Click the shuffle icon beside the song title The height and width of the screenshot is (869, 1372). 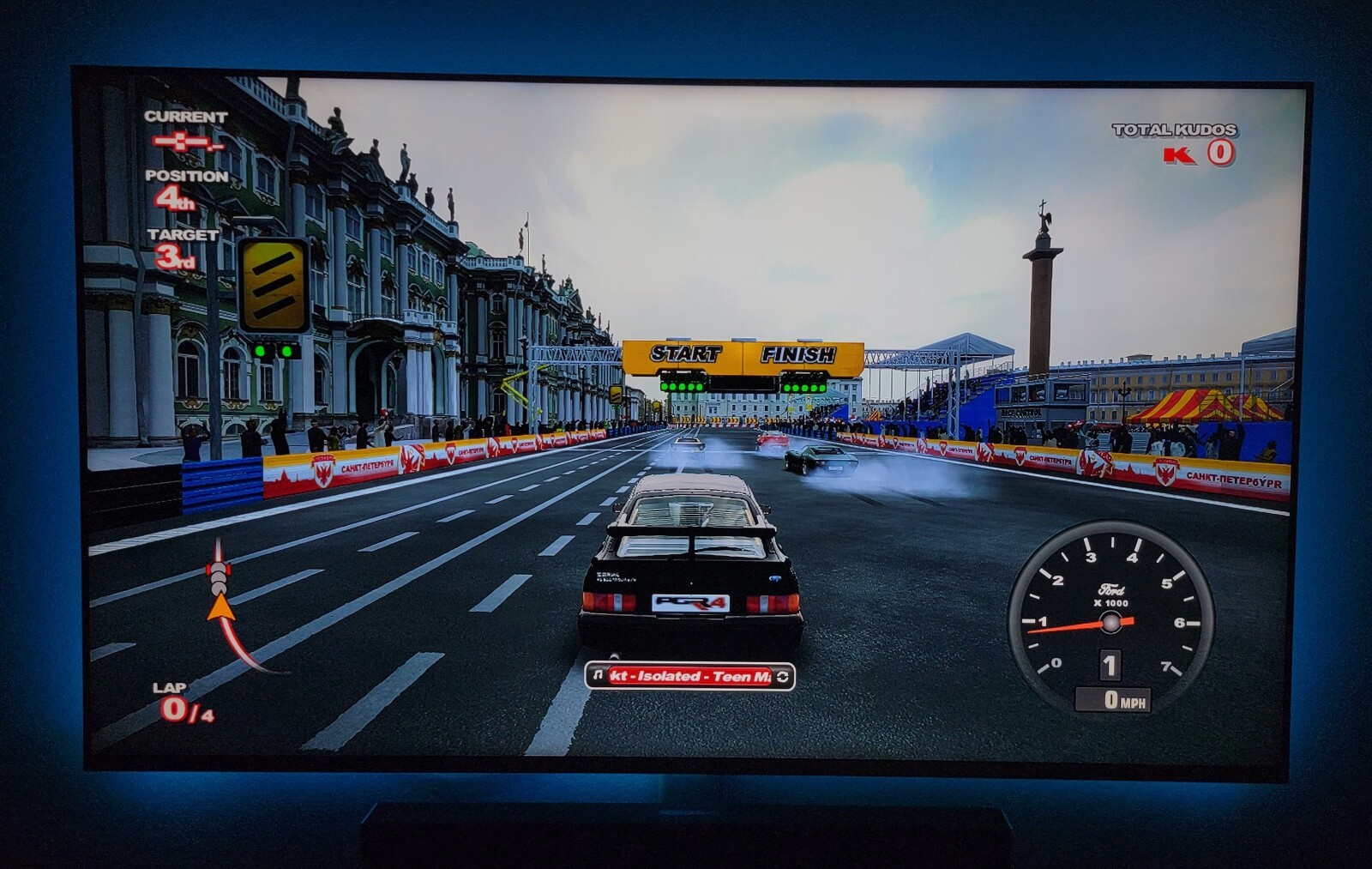coord(783,677)
